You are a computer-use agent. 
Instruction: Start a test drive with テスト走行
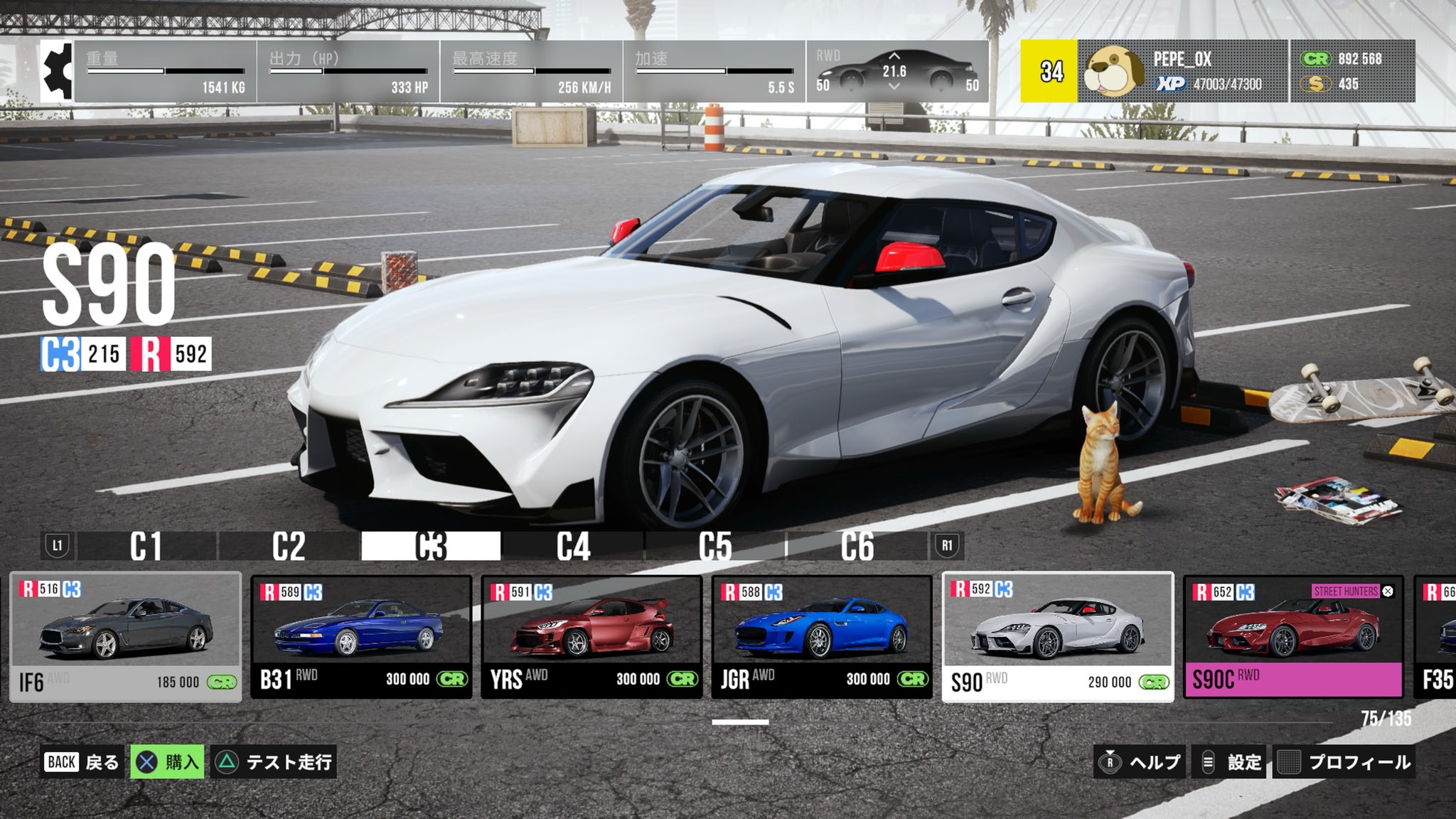274,762
